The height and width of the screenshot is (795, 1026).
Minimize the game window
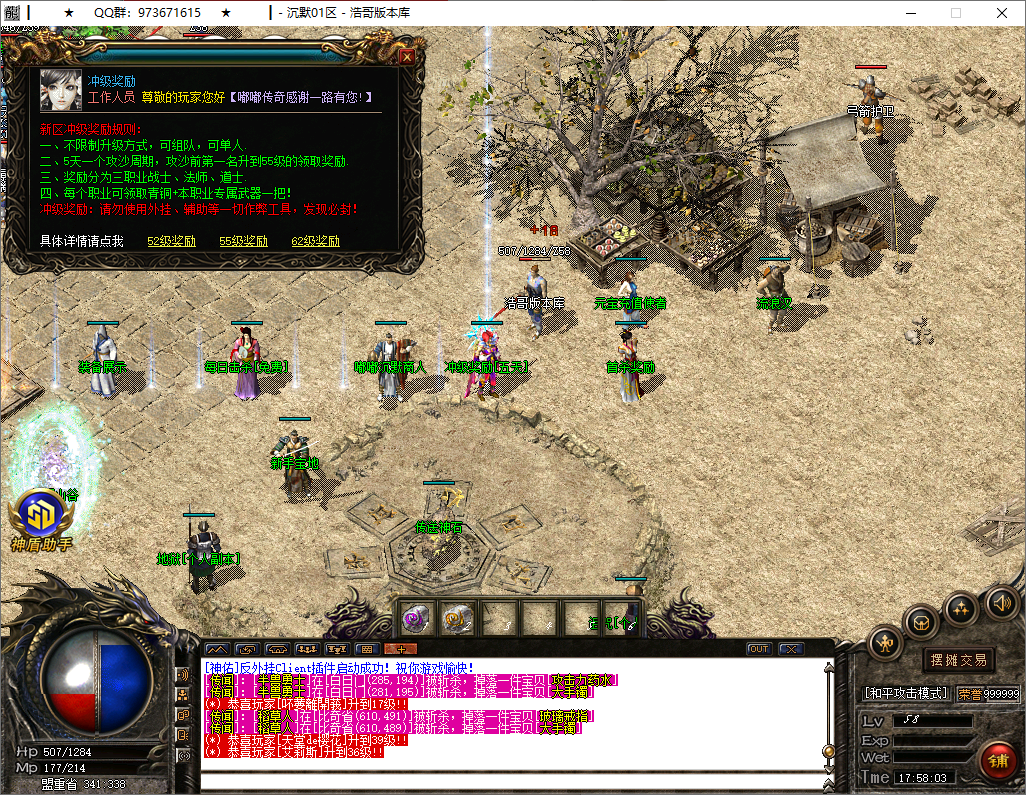point(909,13)
